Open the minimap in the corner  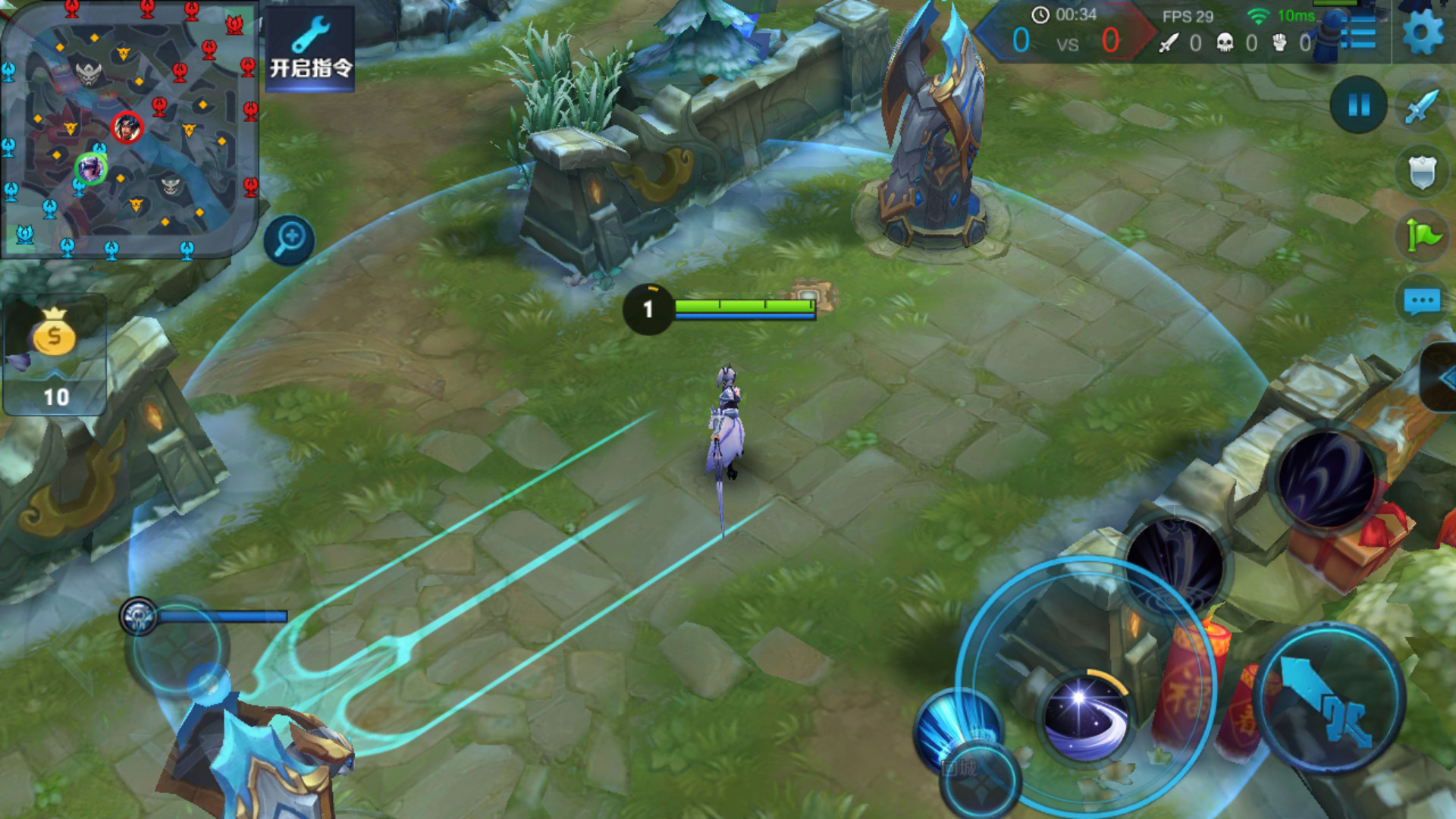(129, 129)
